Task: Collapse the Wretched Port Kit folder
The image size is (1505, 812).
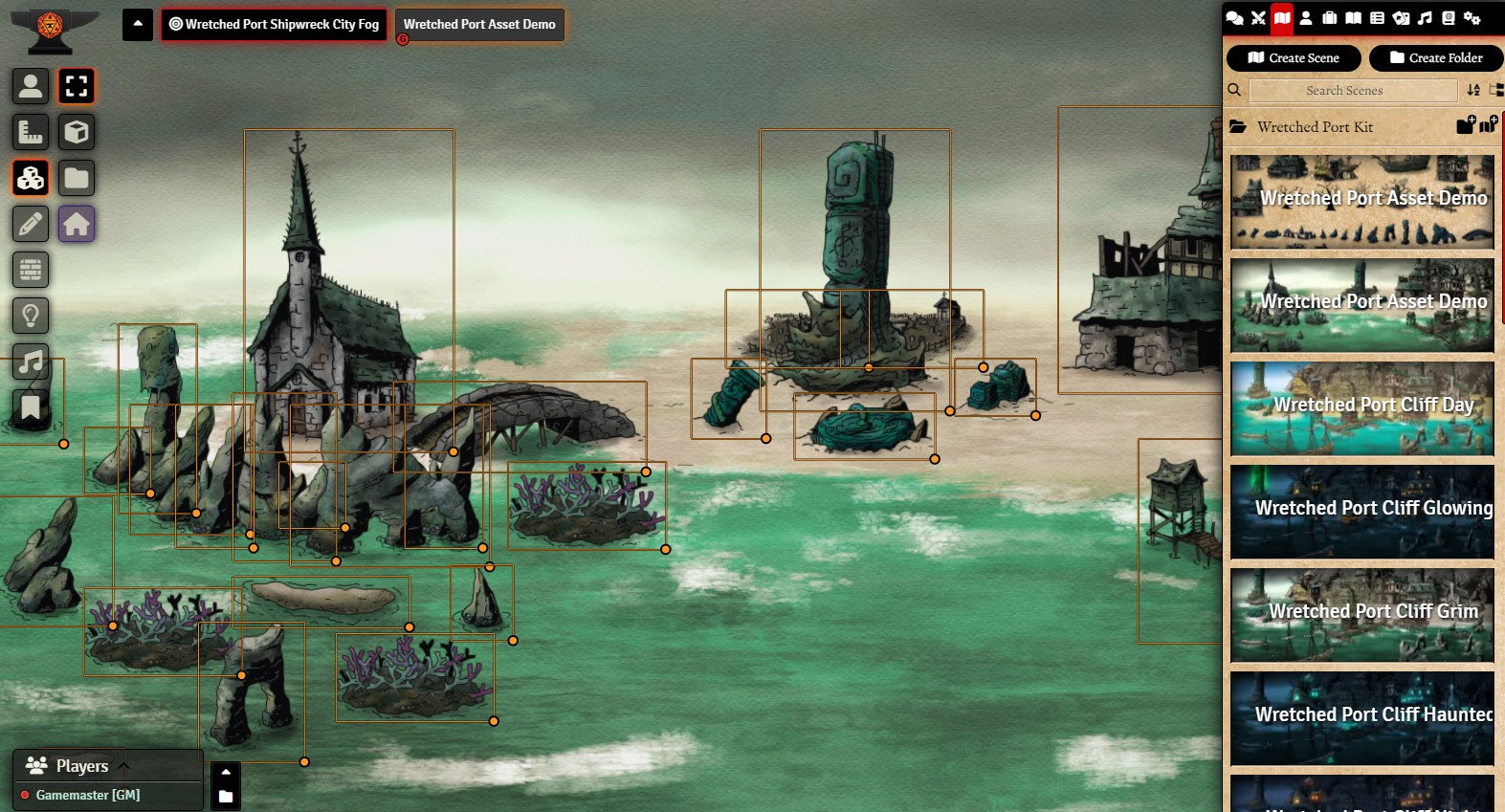Action: (x=1315, y=127)
